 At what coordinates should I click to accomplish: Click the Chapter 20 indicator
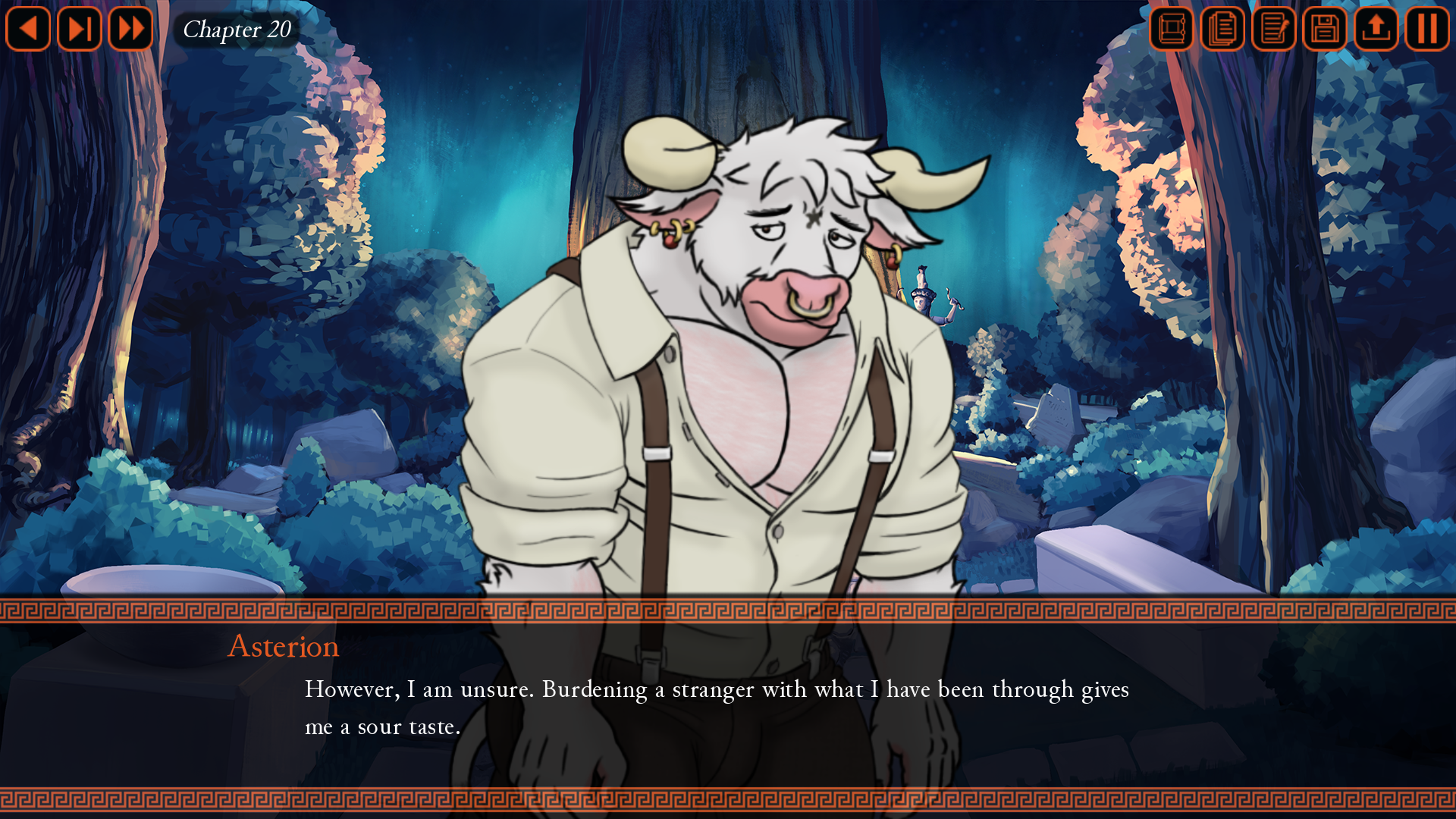tap(236, 30)
